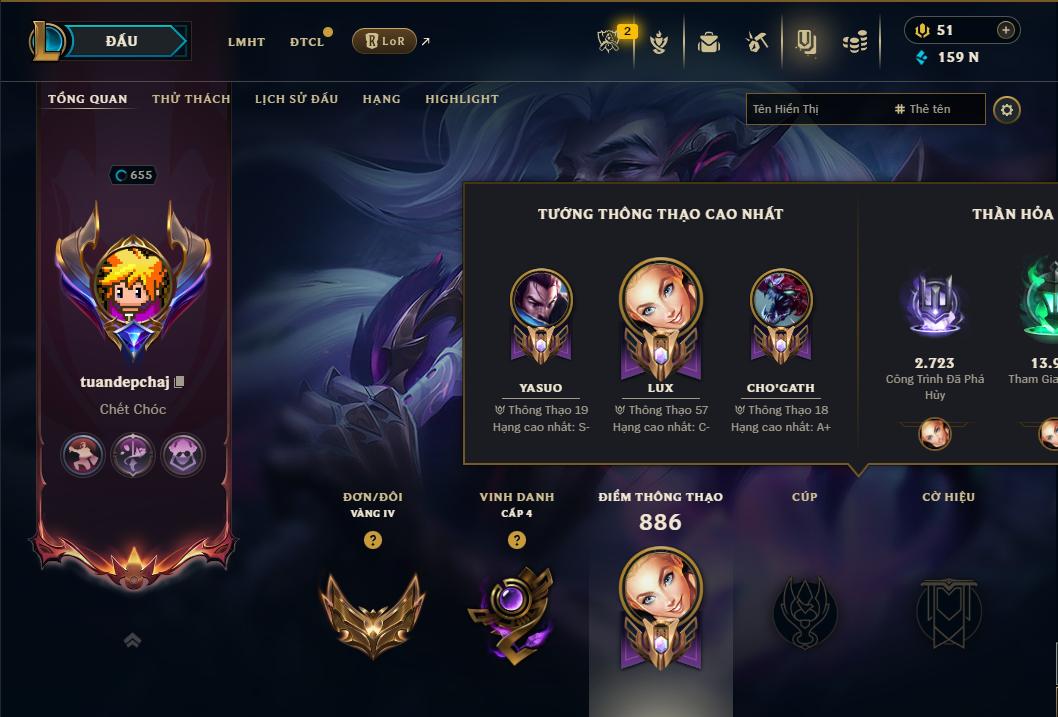Copy the tuandepchaj name with the copy icon
This screenshot has width=1058, height=717.
pos(179,382)
